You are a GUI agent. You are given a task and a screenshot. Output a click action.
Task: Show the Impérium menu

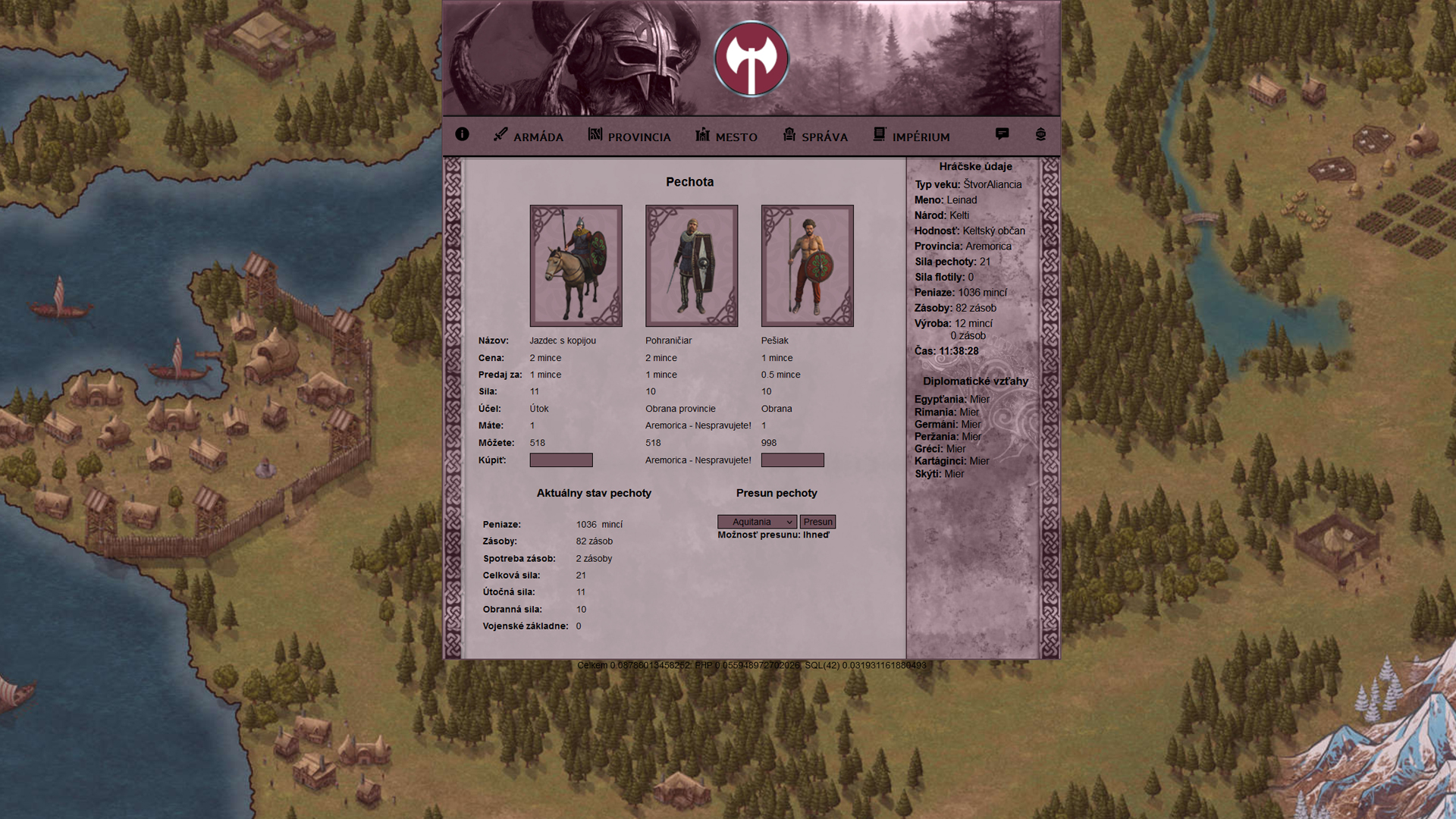pyautogui.click(x=912, y=136)
